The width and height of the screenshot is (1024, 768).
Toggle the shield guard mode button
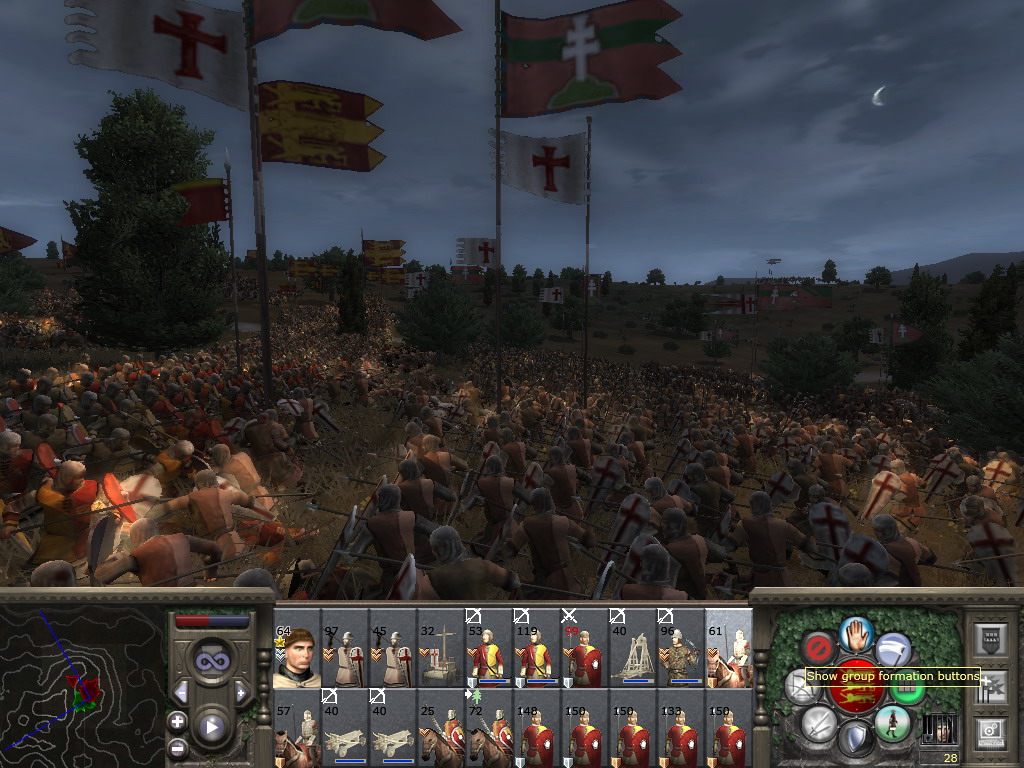click(x=855, y=739)
